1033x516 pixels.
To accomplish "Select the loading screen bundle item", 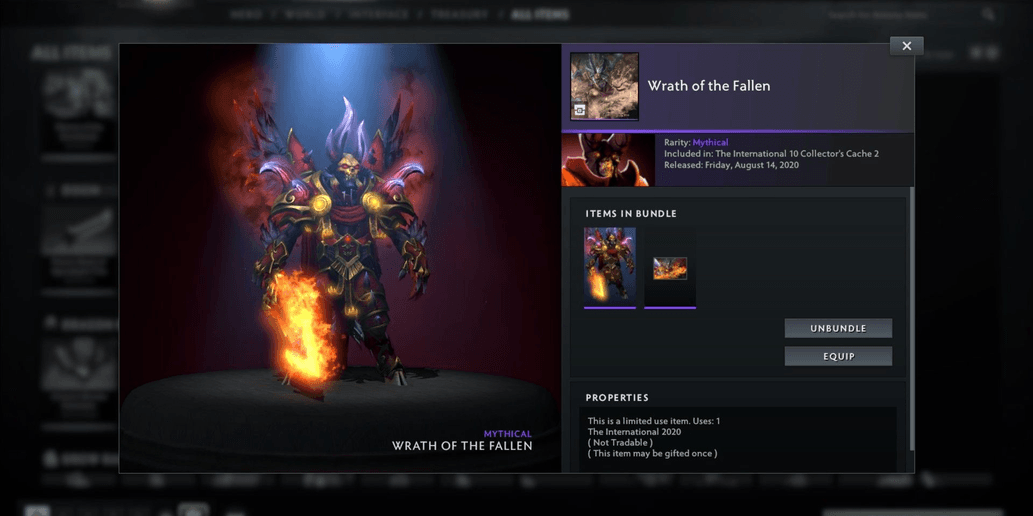I will (670, 268).
